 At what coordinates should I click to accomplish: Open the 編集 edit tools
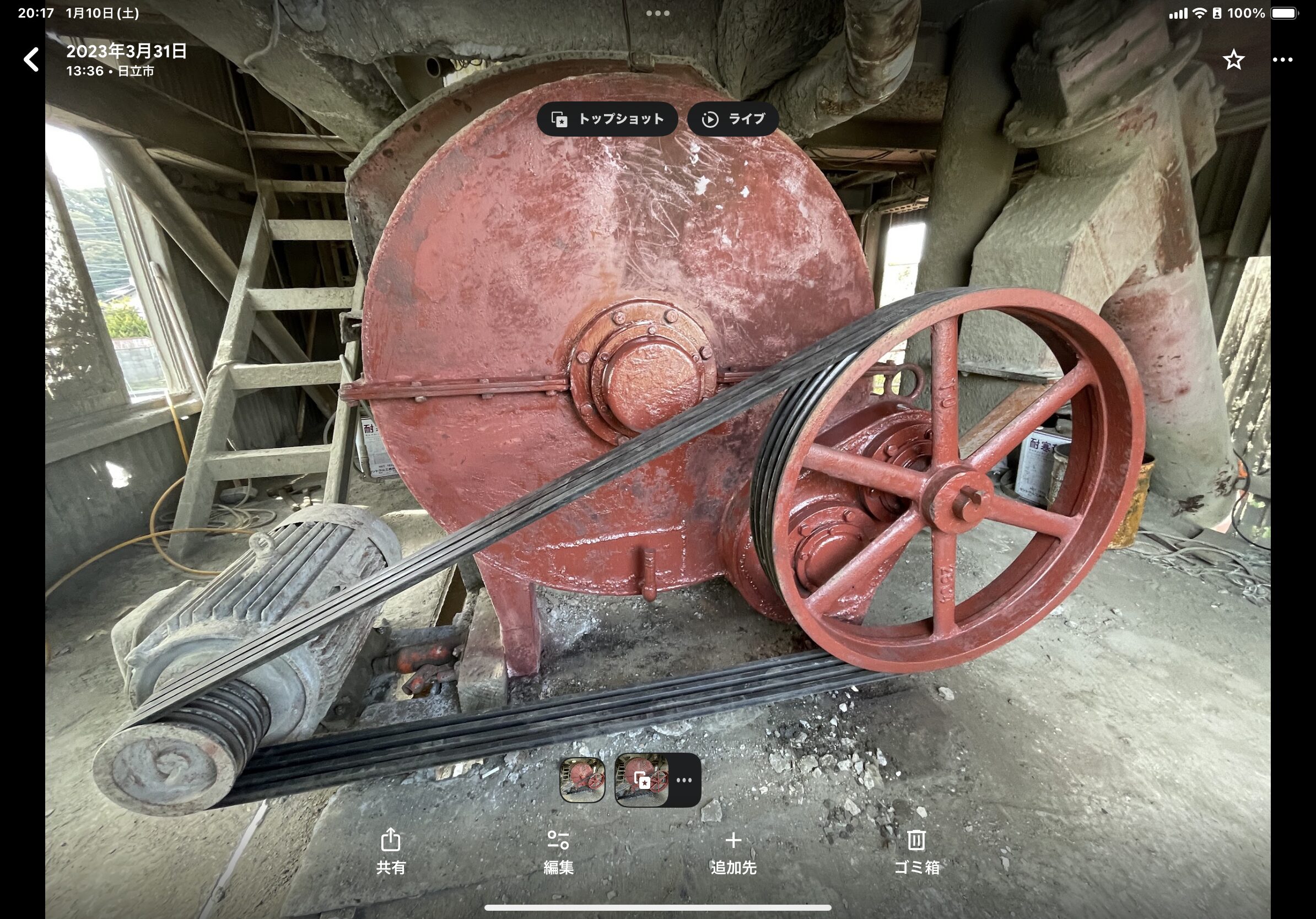point(558,851)
